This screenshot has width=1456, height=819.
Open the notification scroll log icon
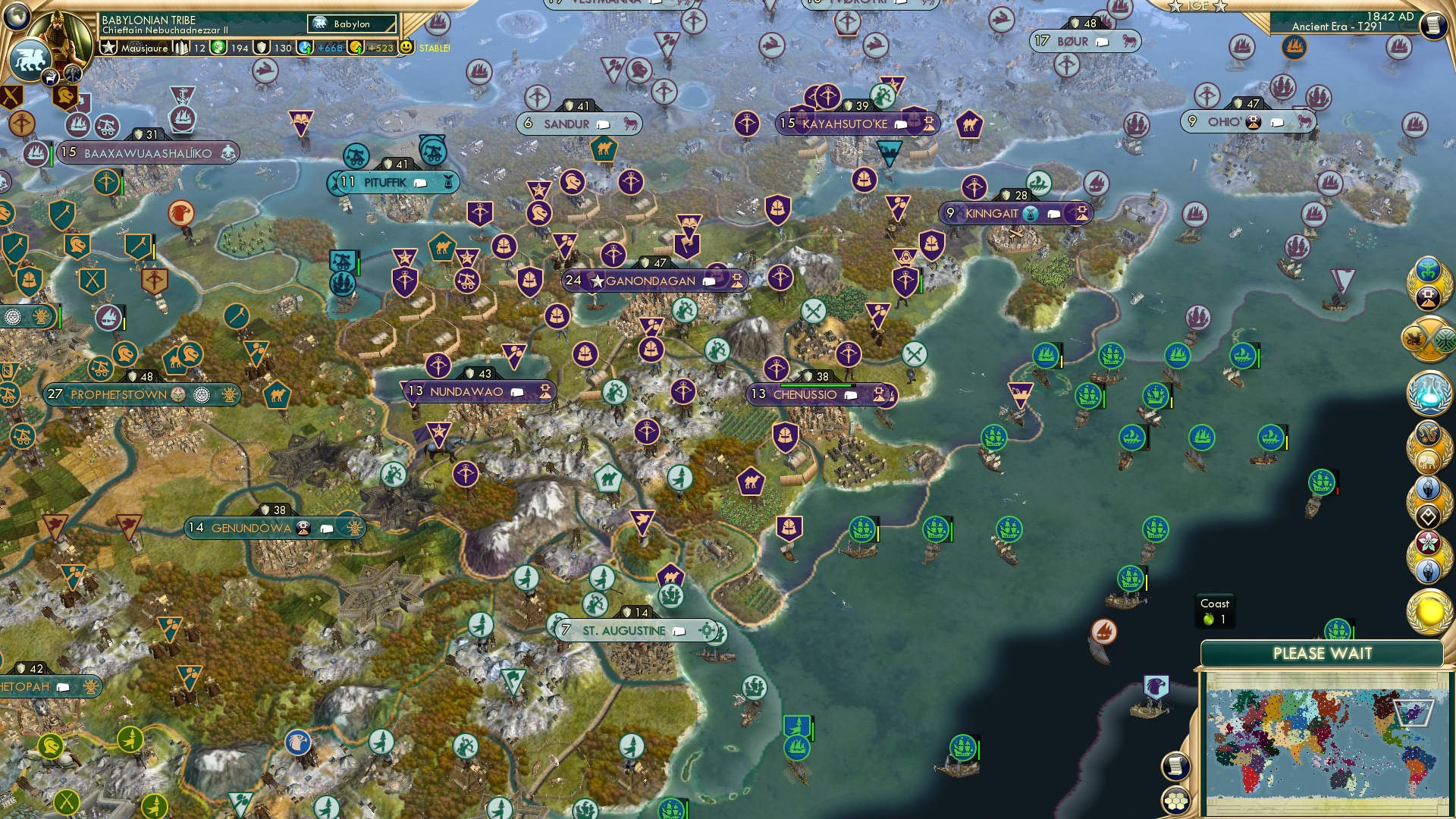(1176, 766)
